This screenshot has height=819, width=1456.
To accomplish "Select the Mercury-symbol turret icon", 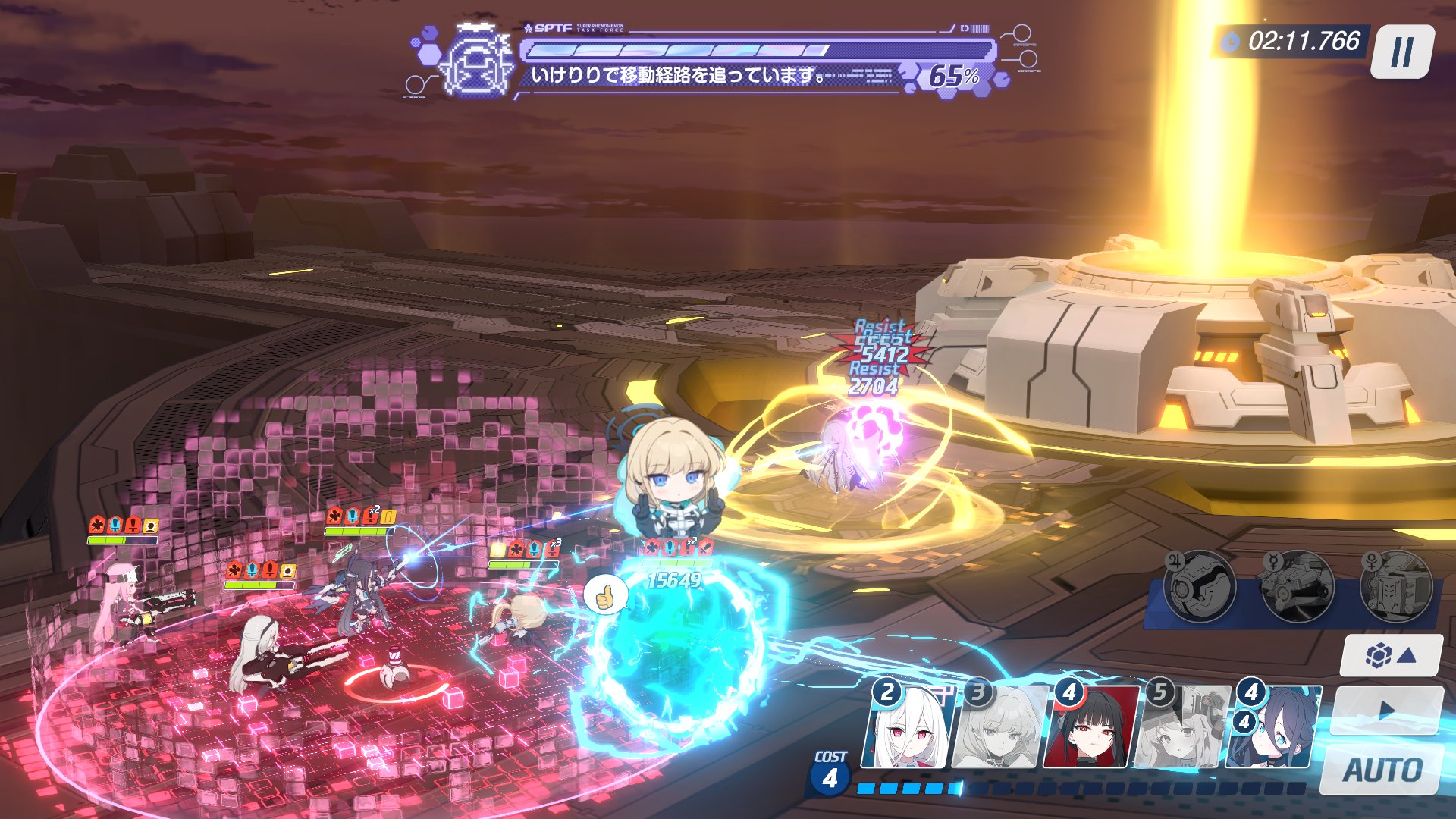I will pyautogui.click(x=1297, y=586).
